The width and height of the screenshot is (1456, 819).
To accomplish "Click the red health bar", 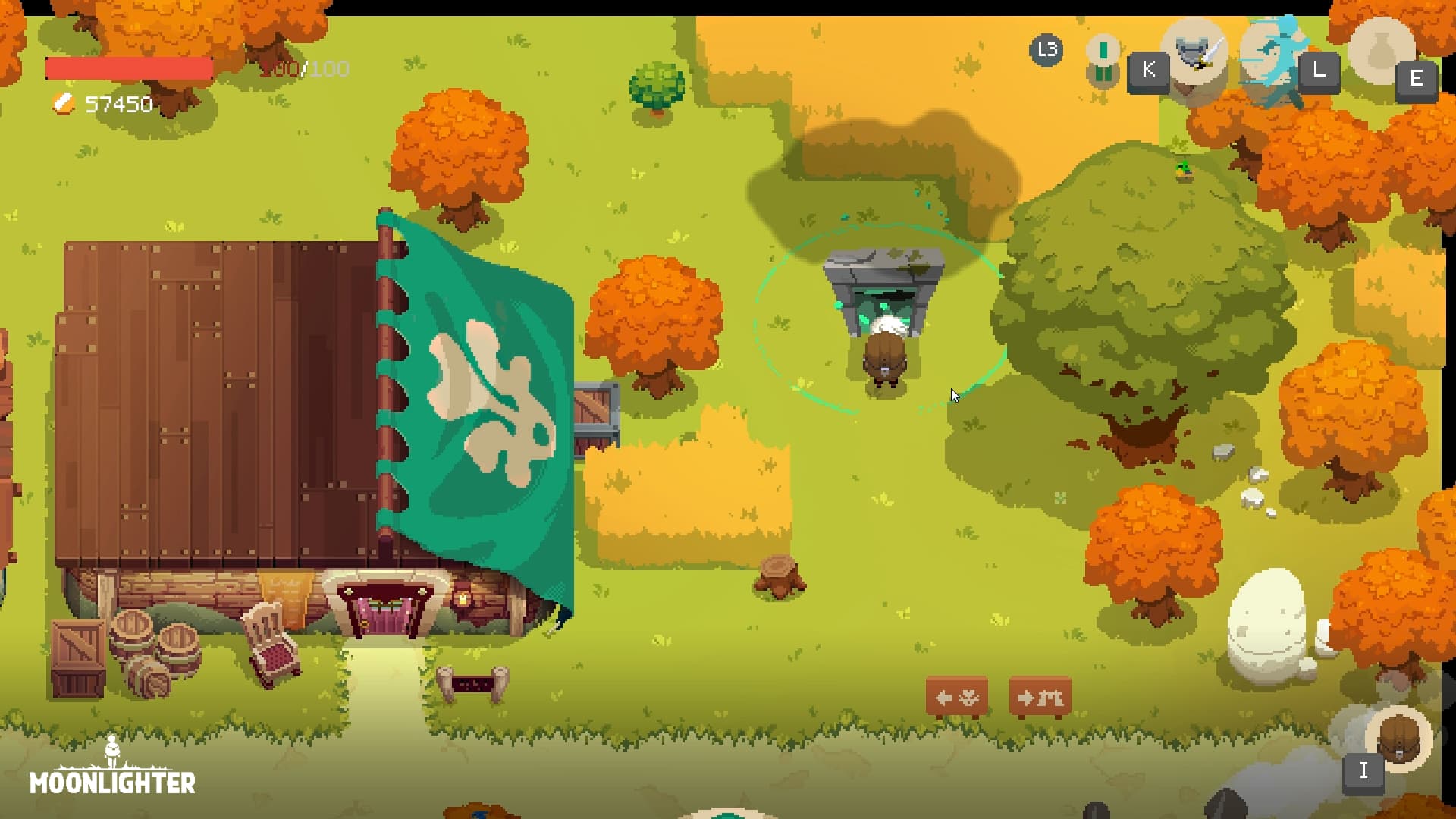I will [x=129, y=68].
